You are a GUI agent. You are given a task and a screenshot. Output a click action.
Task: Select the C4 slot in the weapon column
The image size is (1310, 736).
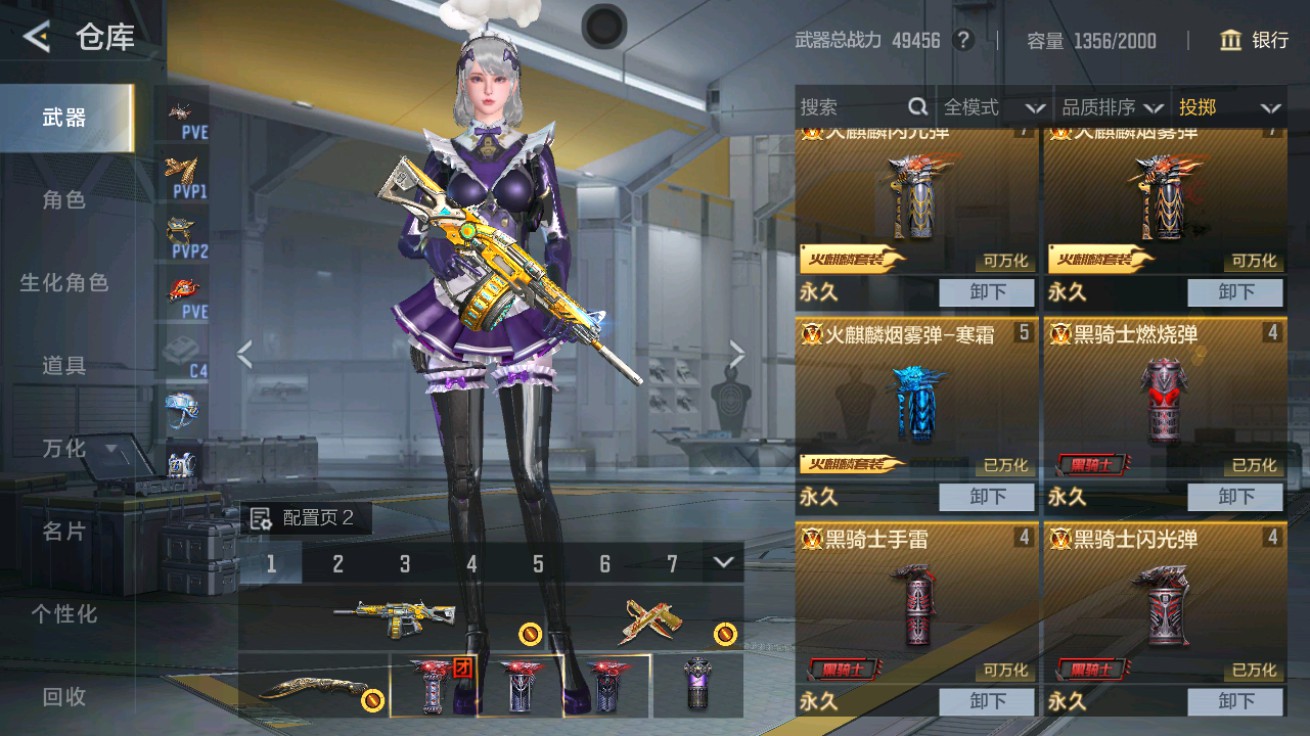tap(181, 355)
